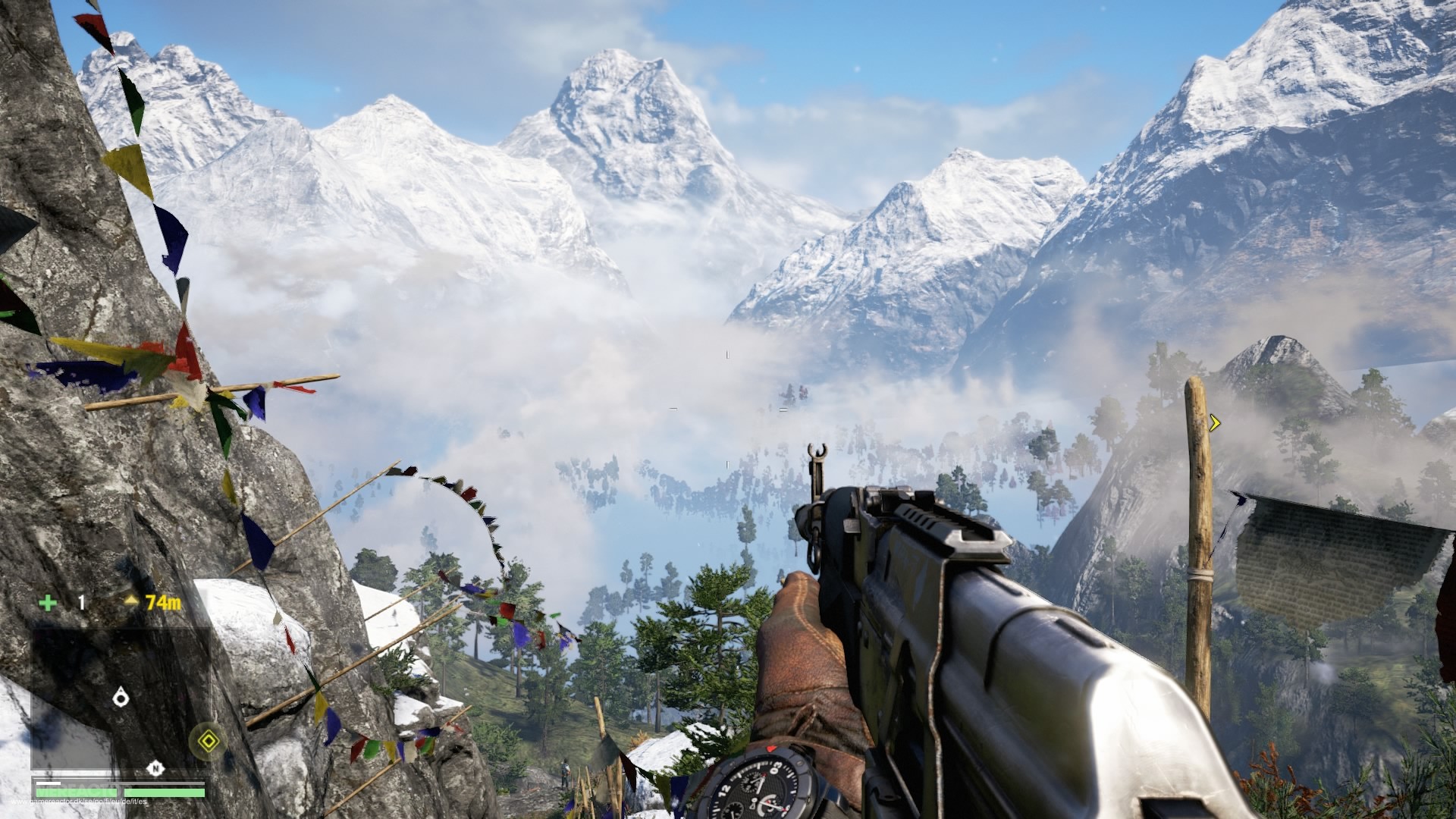Image resolution: width=1456 pixels, height=819 pixels.
Task: Click the syringe count number beside the health icon
Action: click(81, 603)
